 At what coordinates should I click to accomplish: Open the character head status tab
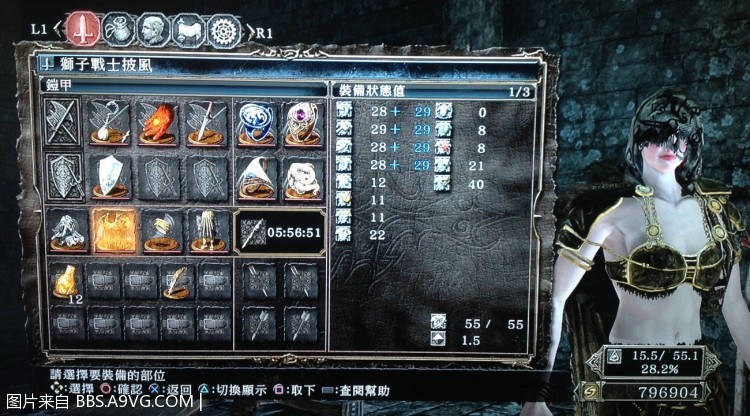[153, 27]
